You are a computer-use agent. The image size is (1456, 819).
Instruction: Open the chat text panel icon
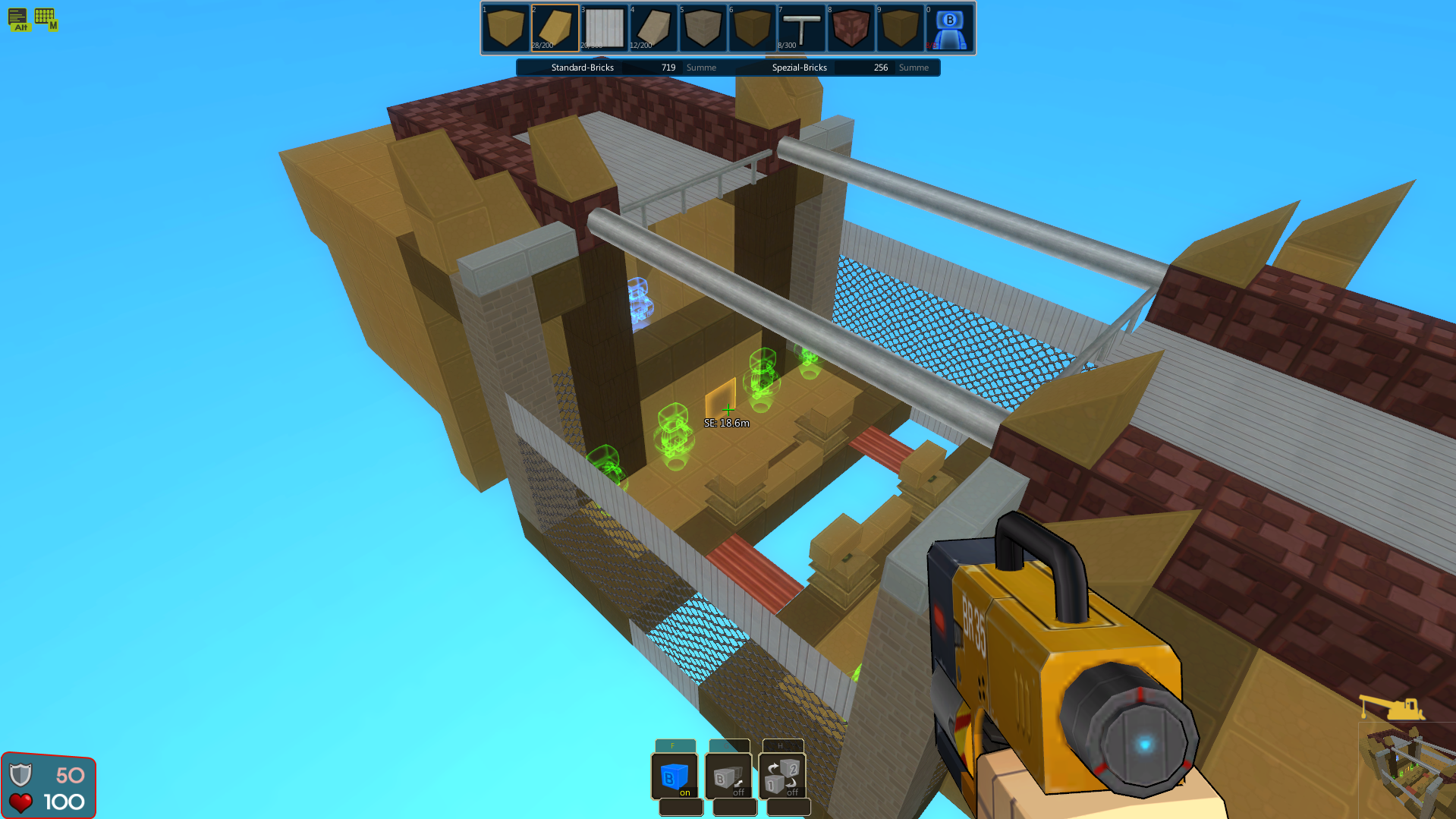(18, 17)
